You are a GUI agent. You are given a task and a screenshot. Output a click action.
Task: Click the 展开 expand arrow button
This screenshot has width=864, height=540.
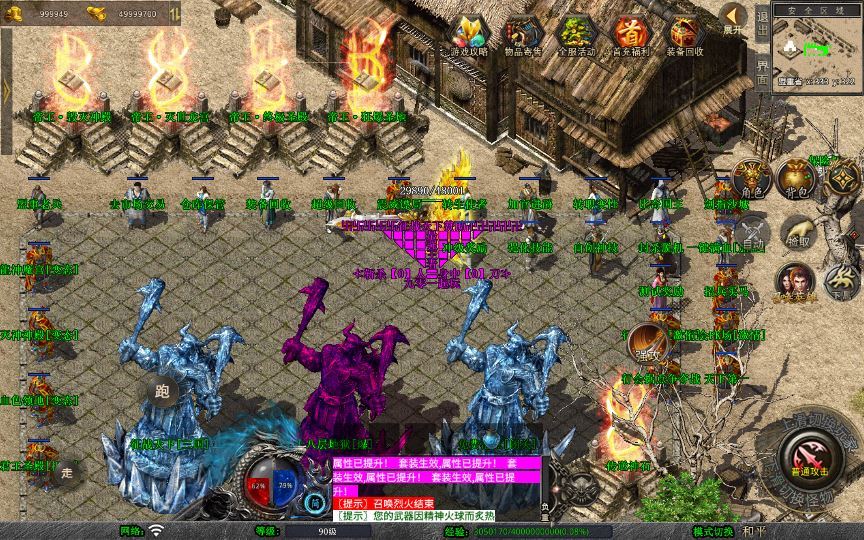[733, 18]
